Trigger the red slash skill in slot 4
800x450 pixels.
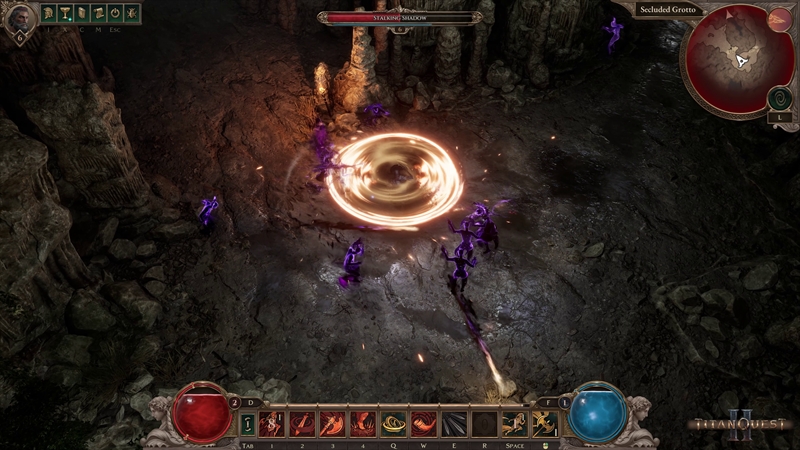coord(363,423)
